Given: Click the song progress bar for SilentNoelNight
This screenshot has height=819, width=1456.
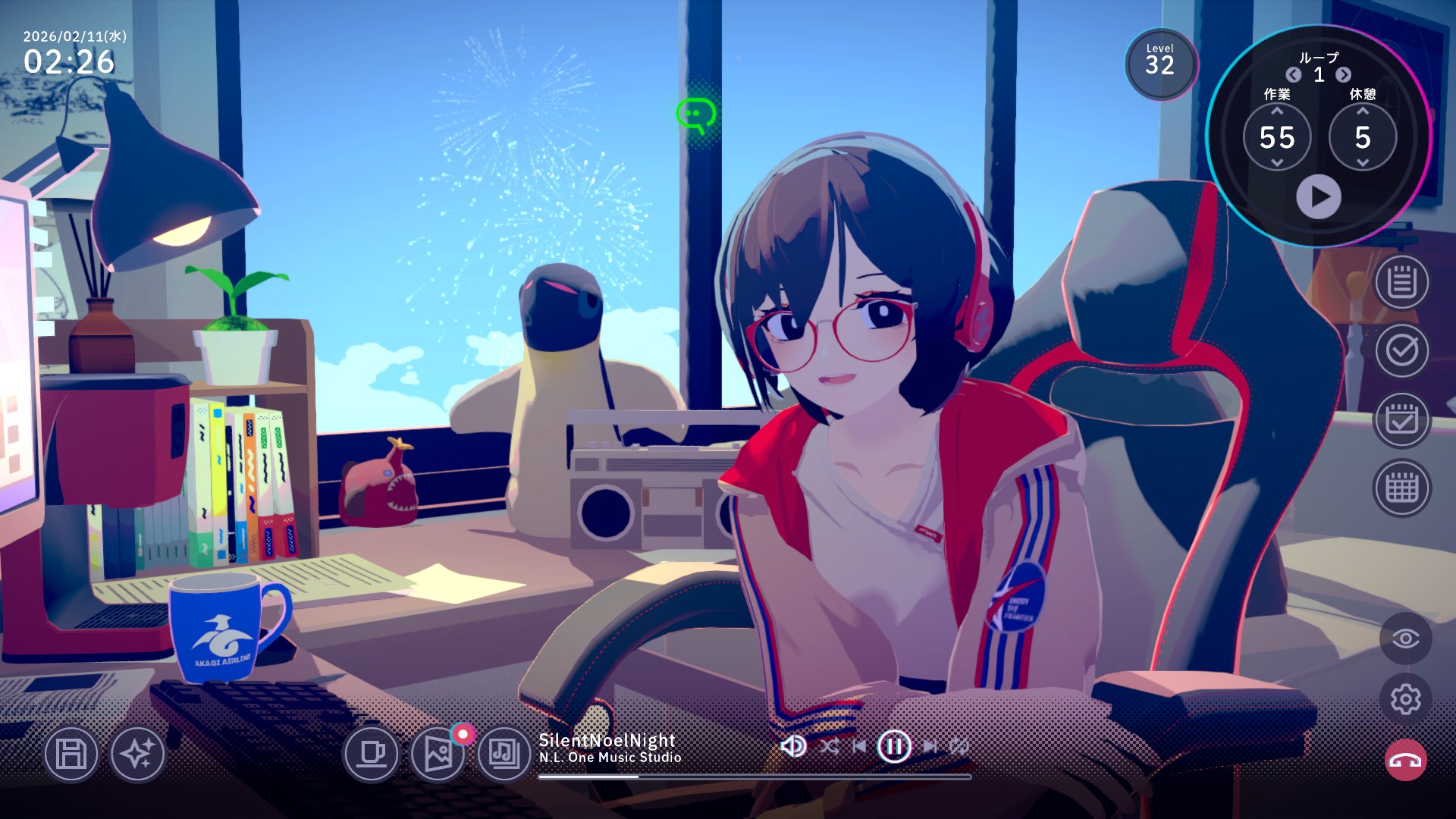Looking at the screenshot, I should (x=755, y=775).
